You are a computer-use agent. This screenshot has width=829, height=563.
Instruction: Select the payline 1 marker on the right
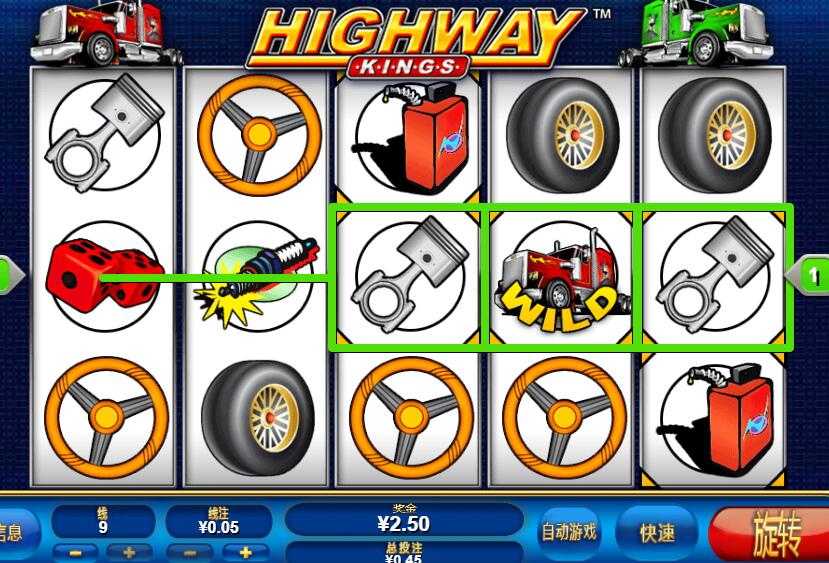pos(811,275)
